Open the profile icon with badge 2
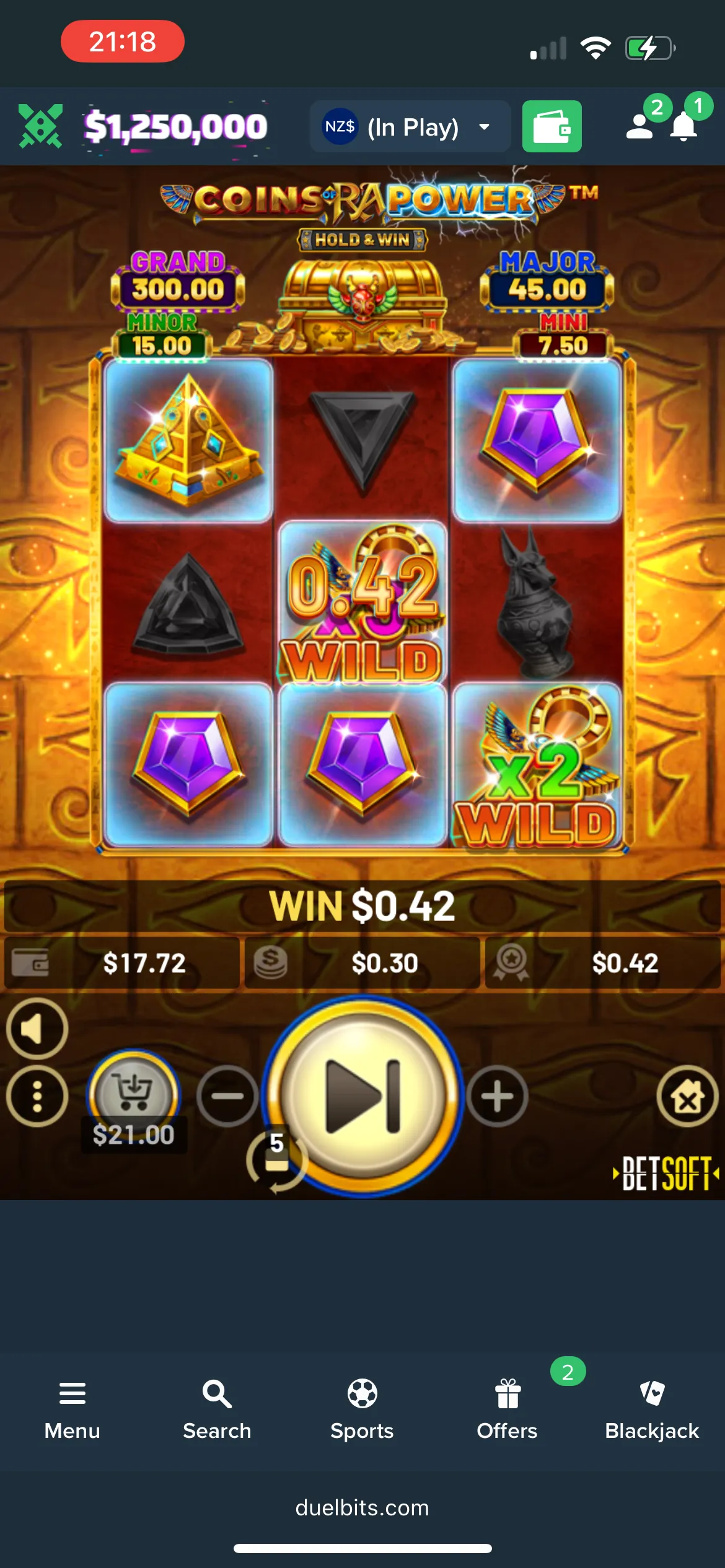Image resolution: width=725 pixels, height=1568 pixels. tap(641, 126)
